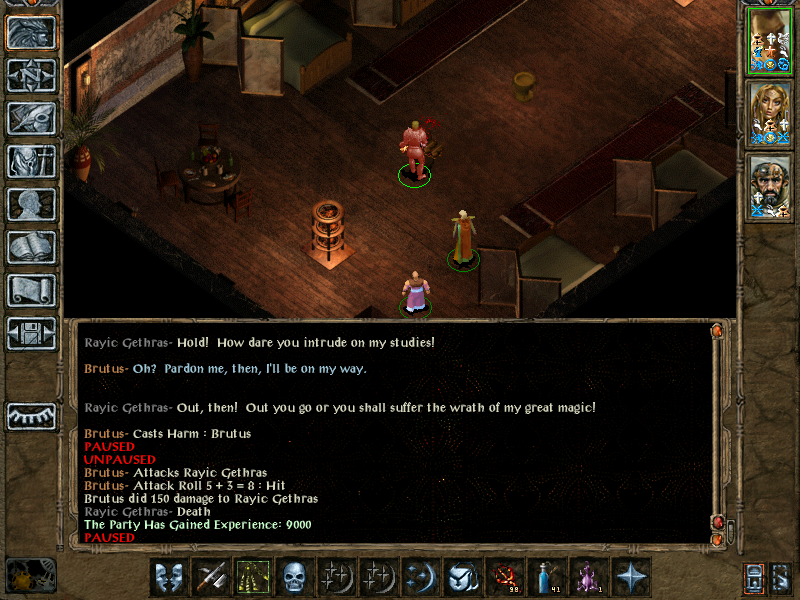The height and width of the screenshot is (600, 800).
Task: Open options with the floppy disk icon
Action: coord(31,333)
